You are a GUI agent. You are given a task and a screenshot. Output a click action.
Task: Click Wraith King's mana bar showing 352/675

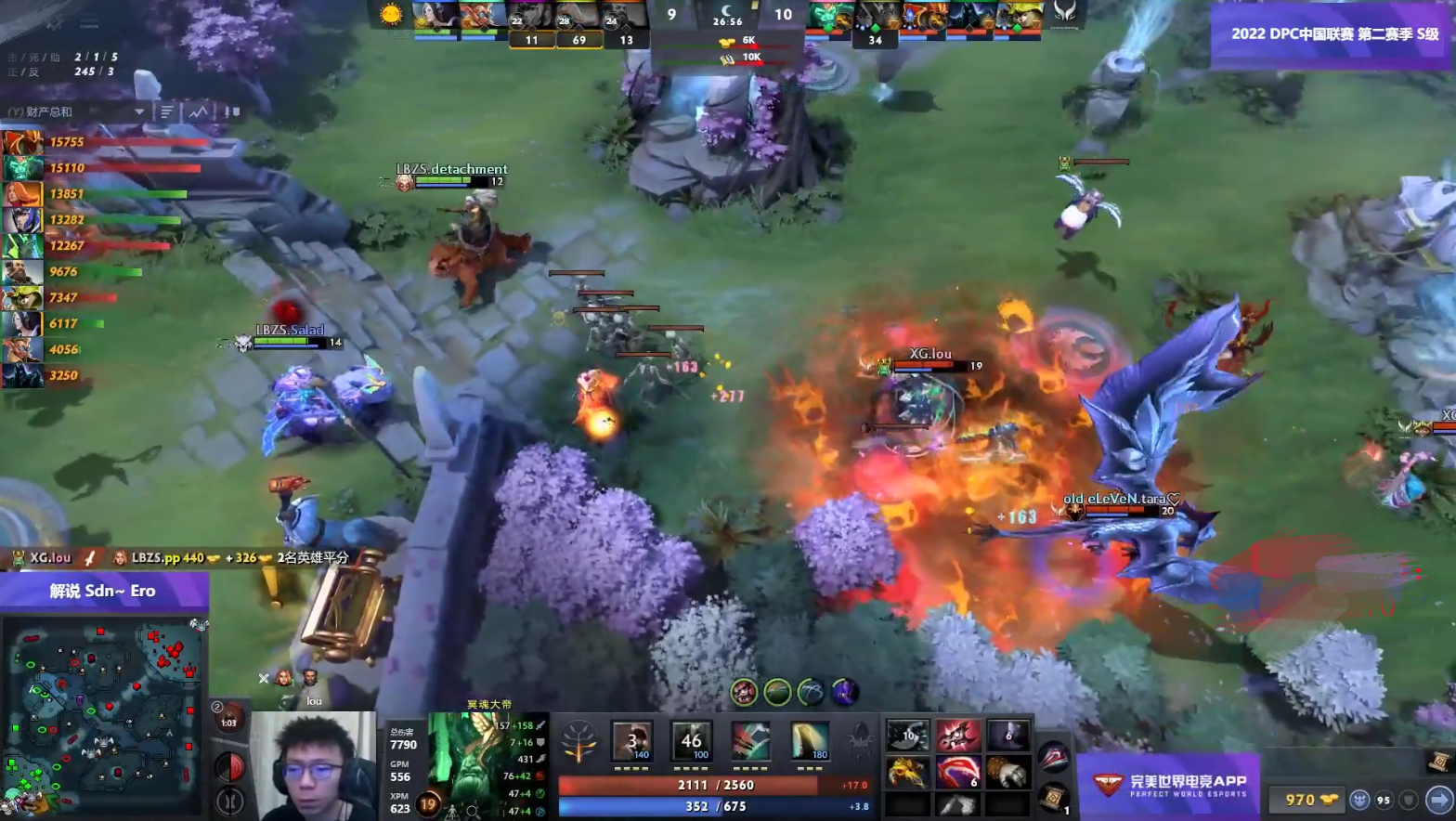715,806
